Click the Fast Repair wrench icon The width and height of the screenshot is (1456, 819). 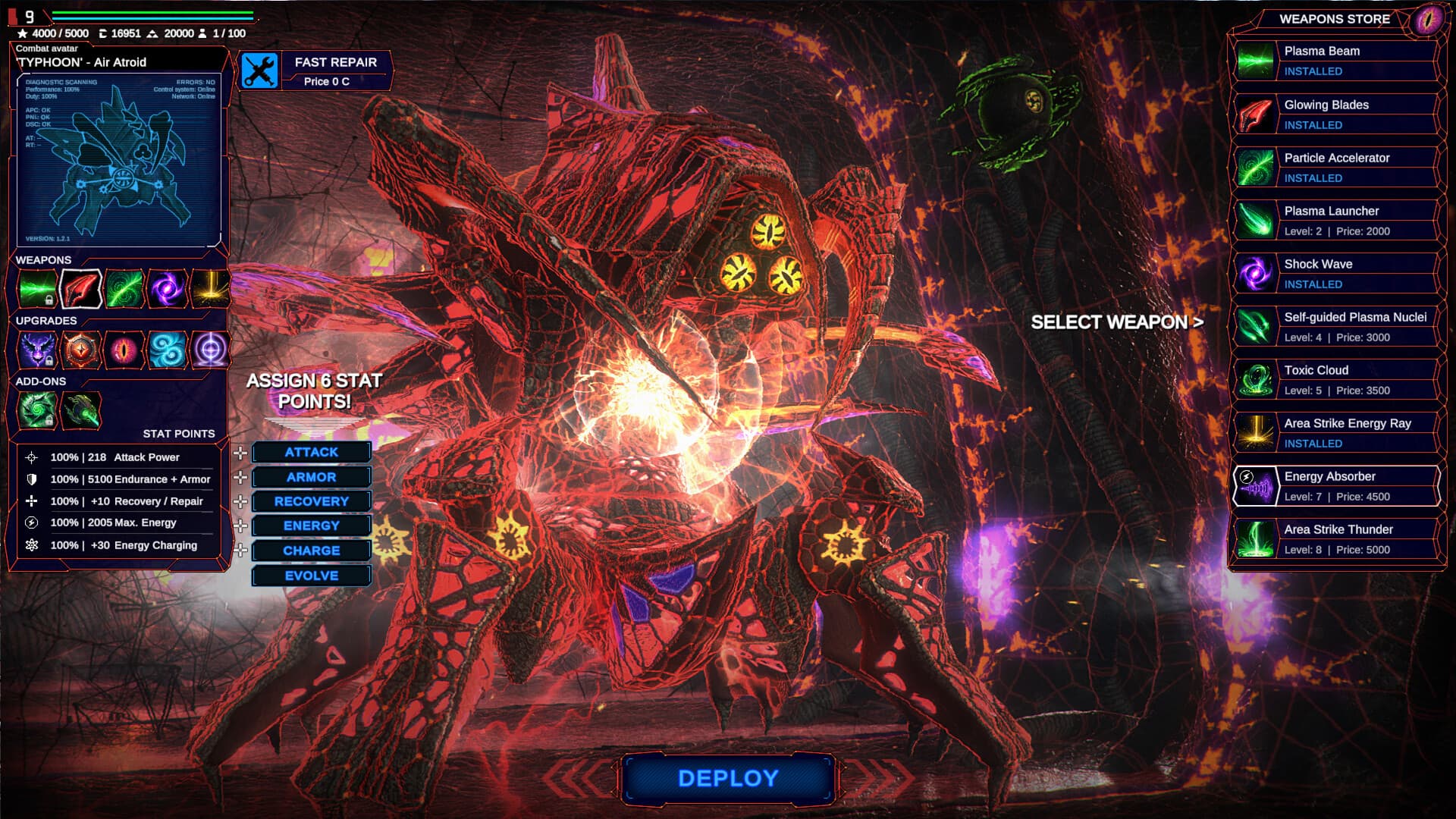258,72
